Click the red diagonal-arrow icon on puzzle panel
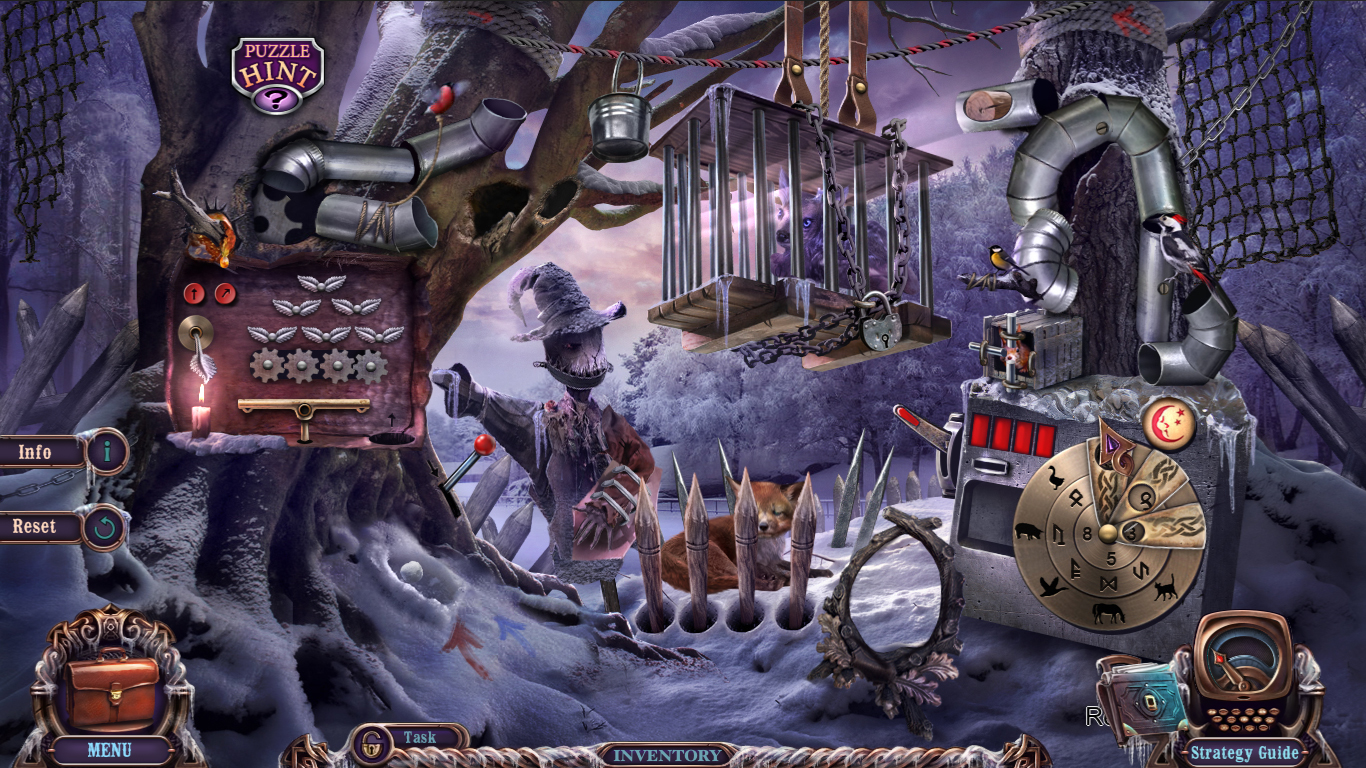 (x=224, y=294)
